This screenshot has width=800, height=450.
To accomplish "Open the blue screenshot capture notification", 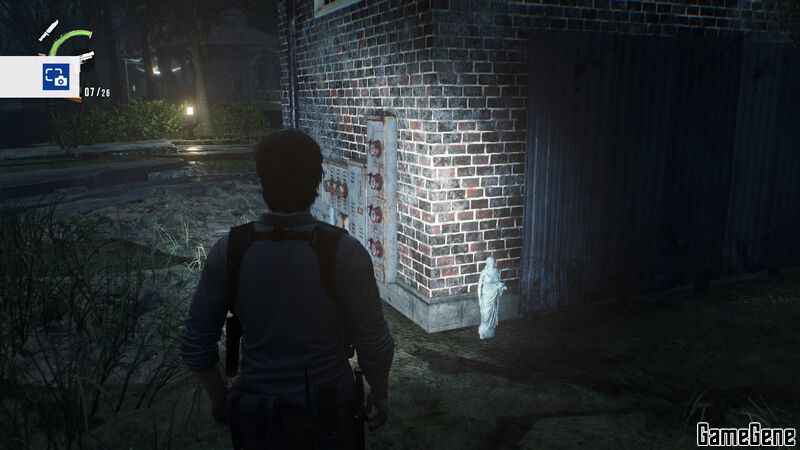I will point(54,77).
